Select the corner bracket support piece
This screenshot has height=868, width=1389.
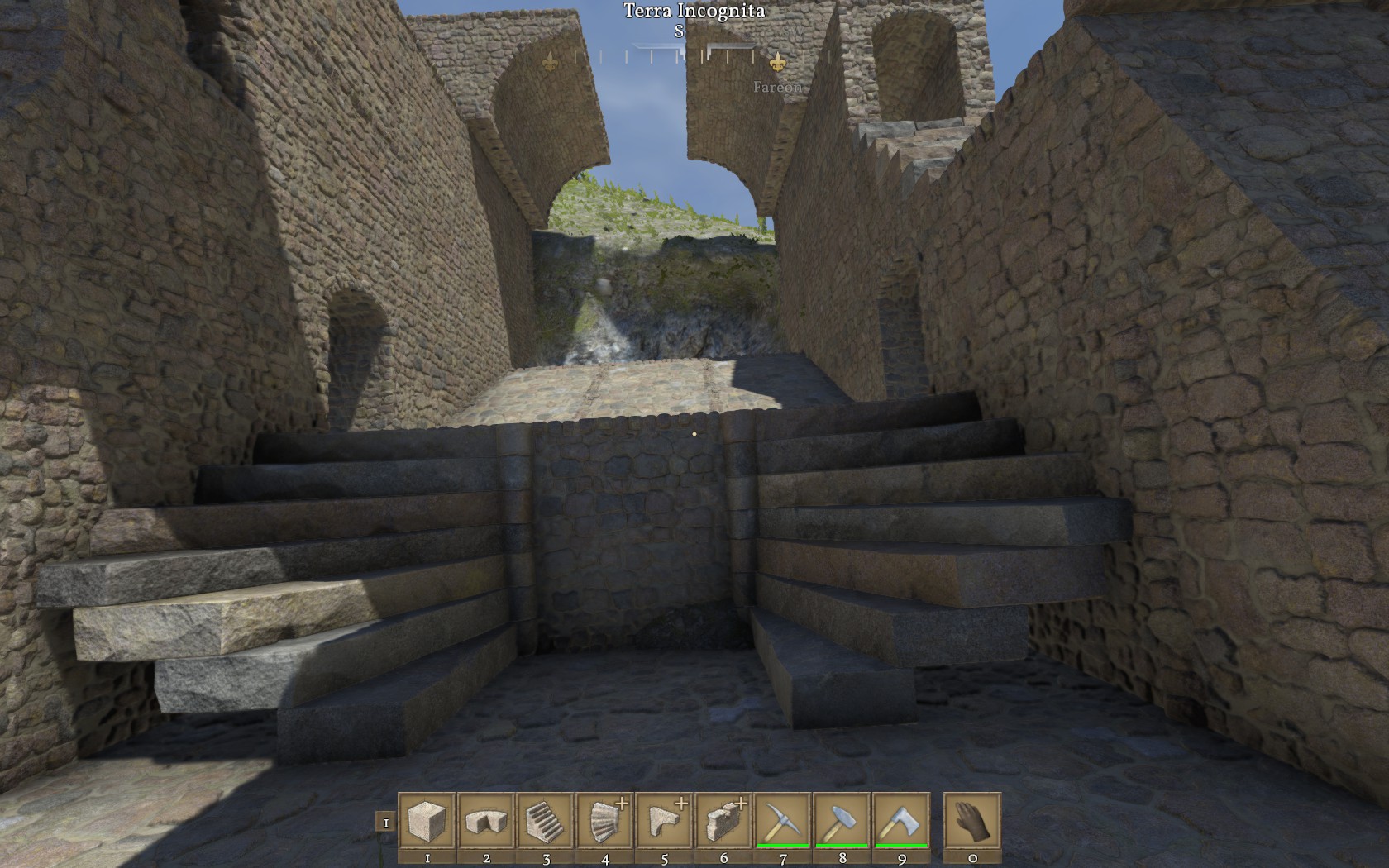[665, 821]
